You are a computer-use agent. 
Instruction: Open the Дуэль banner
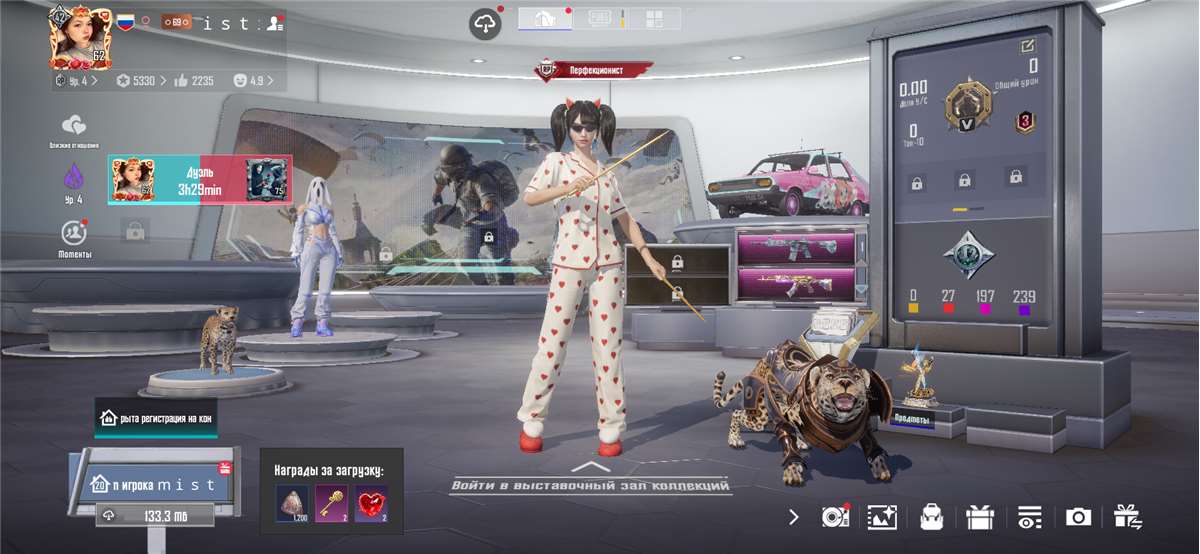tap(200, 179)
